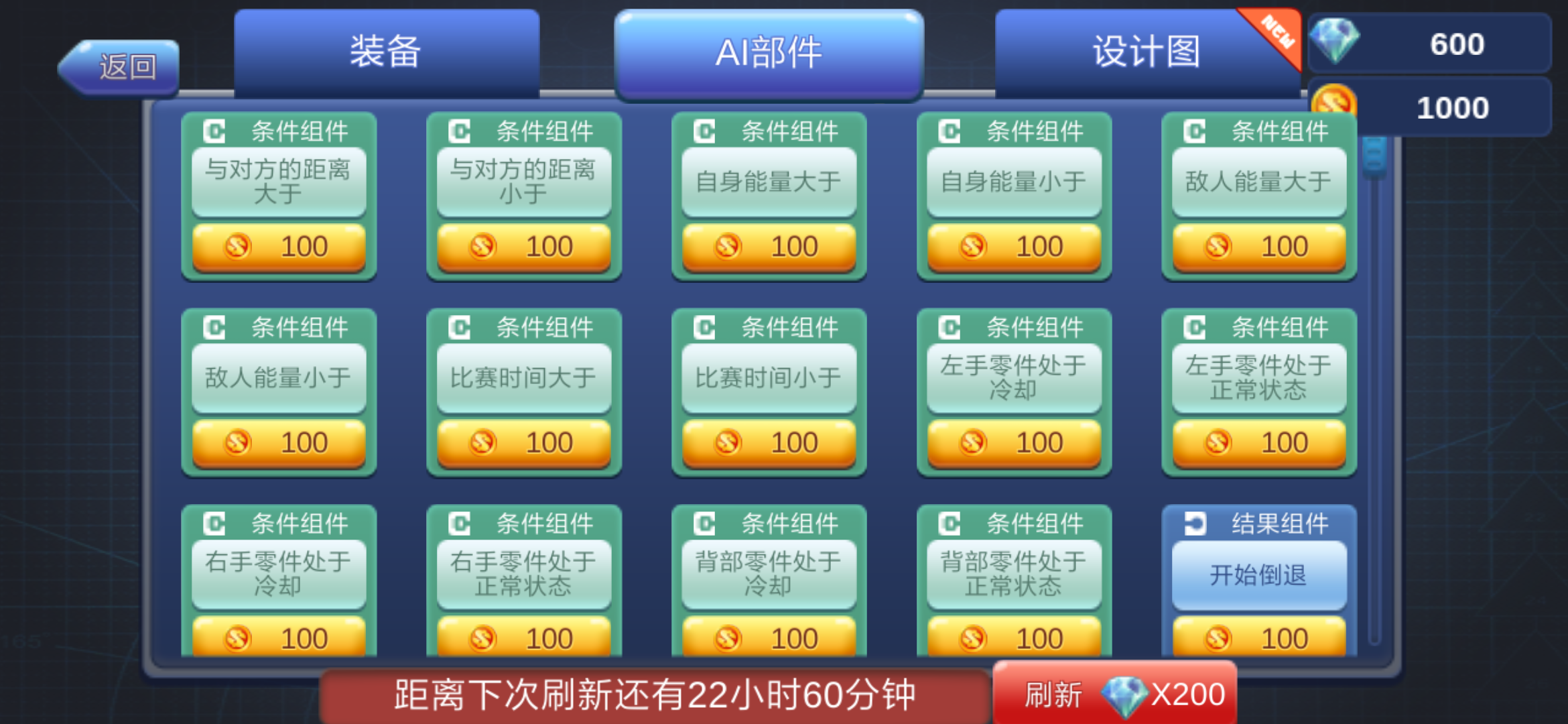Click the C icon on 与对方的距离大于 card

(x=214, y=131)
